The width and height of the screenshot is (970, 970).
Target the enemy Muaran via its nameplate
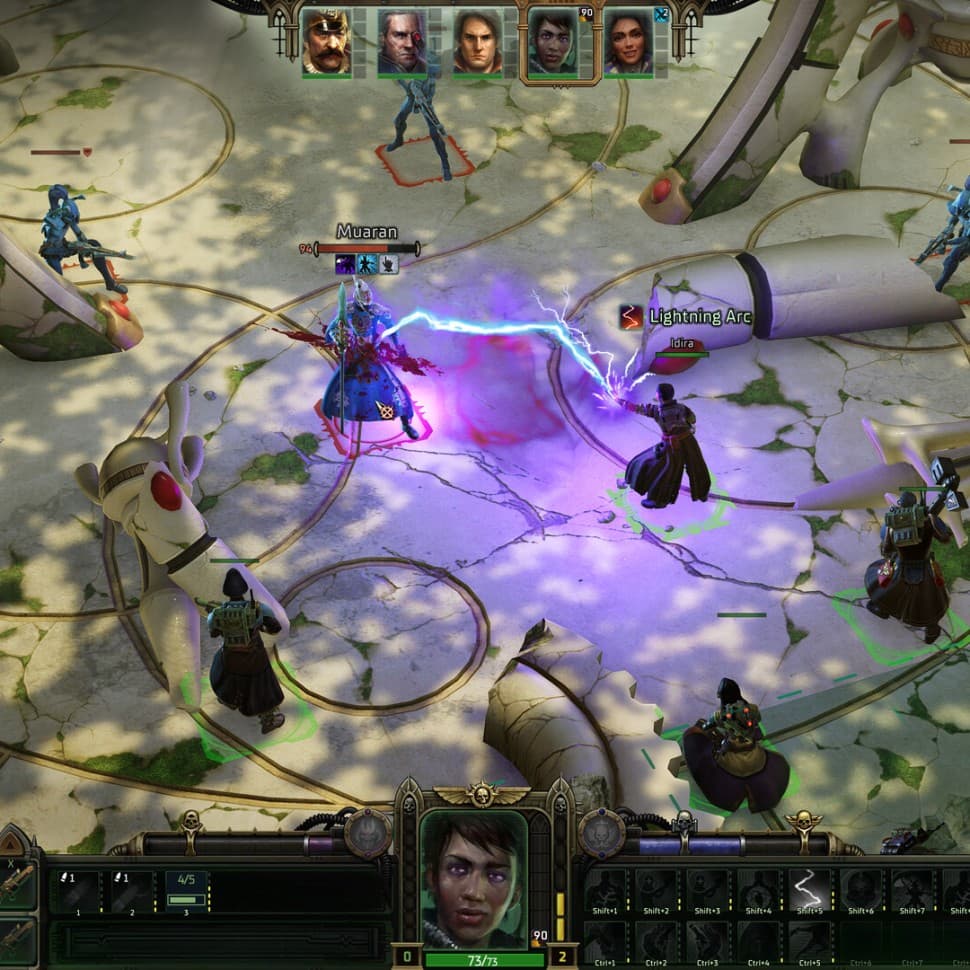click(x=367, y=232)
